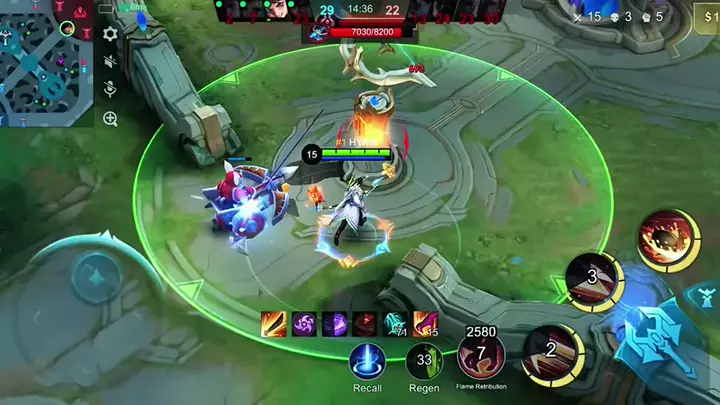This screenshot has width=720, height=405.
Task: Select the purple swirl equipment item
Action: coord(304,323)
